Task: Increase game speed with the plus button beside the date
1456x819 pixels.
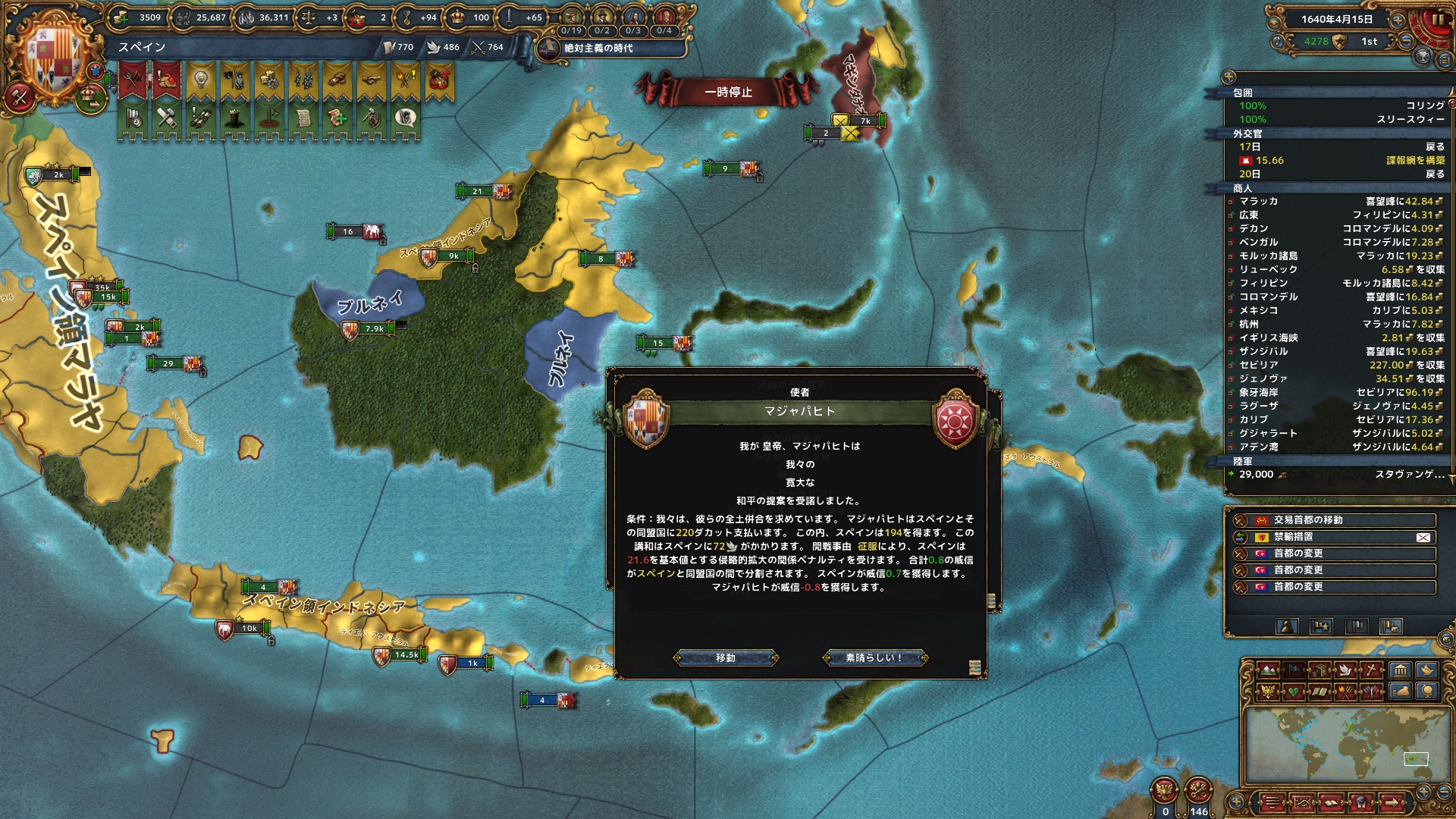Action: point(1398,20)
